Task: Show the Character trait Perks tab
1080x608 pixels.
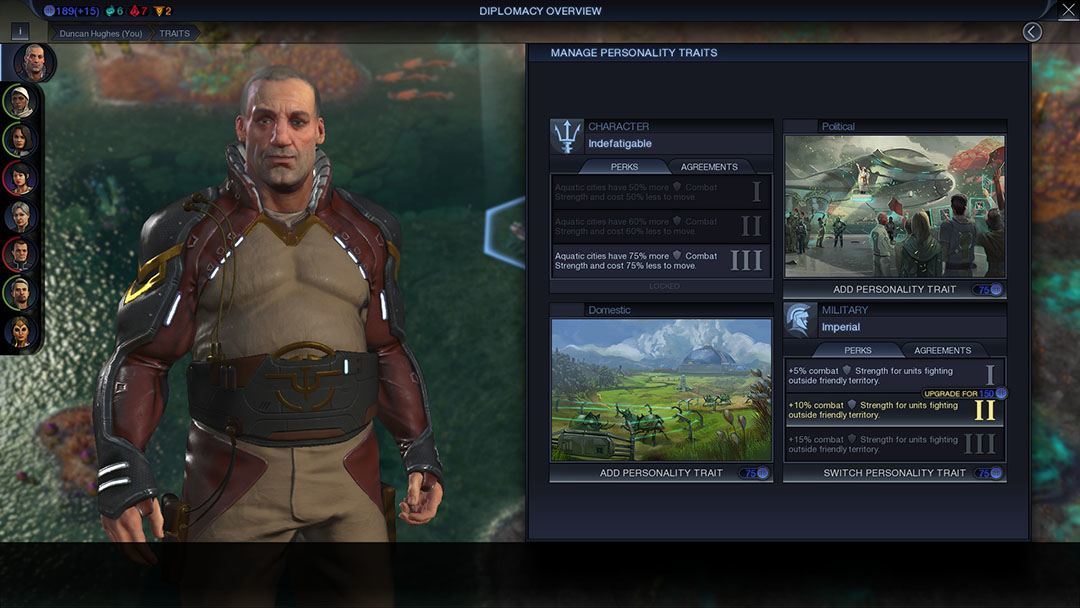Action: [x=624, y=167]
